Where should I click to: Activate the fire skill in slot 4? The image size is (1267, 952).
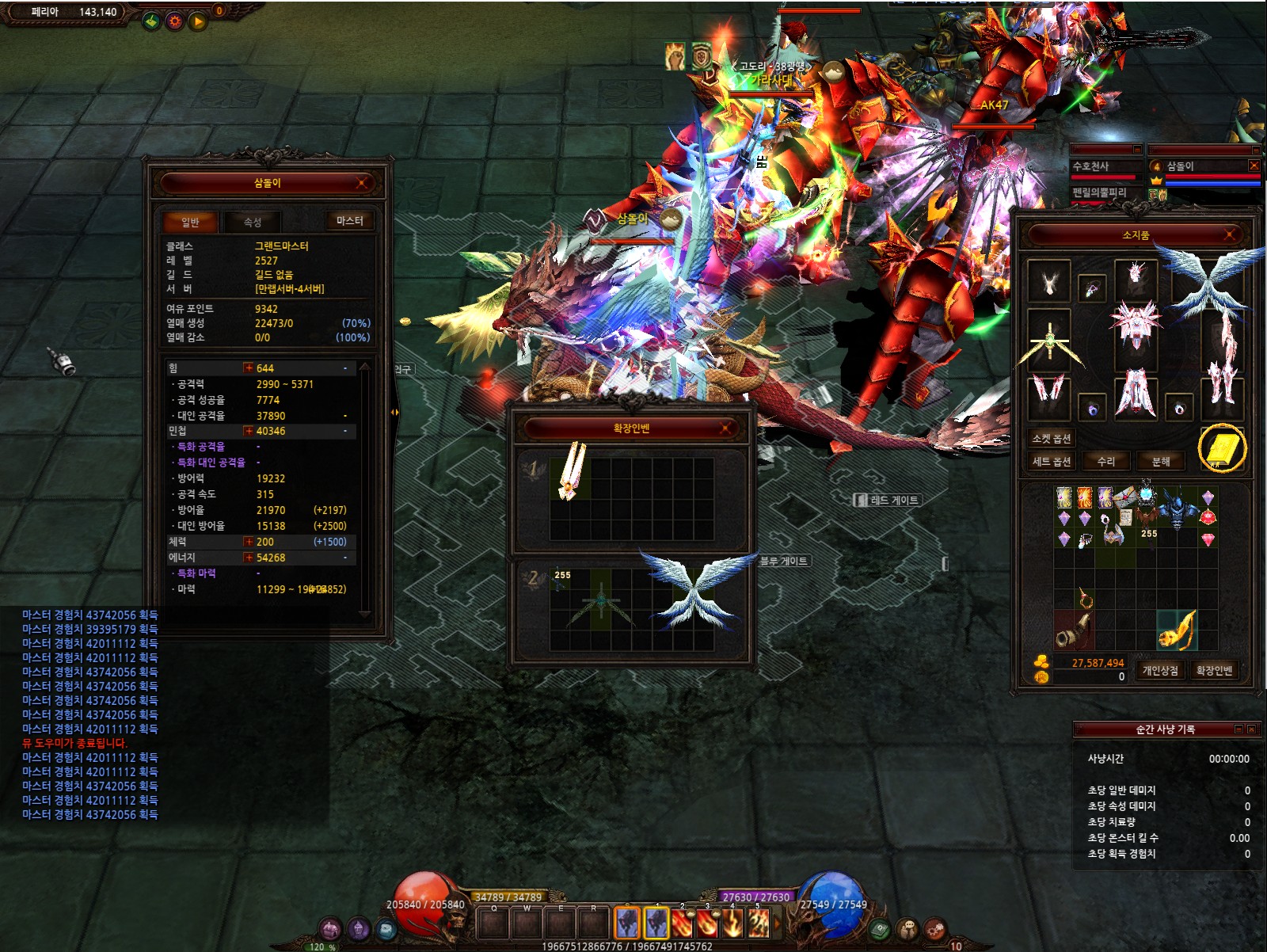[x=732, y=923]
